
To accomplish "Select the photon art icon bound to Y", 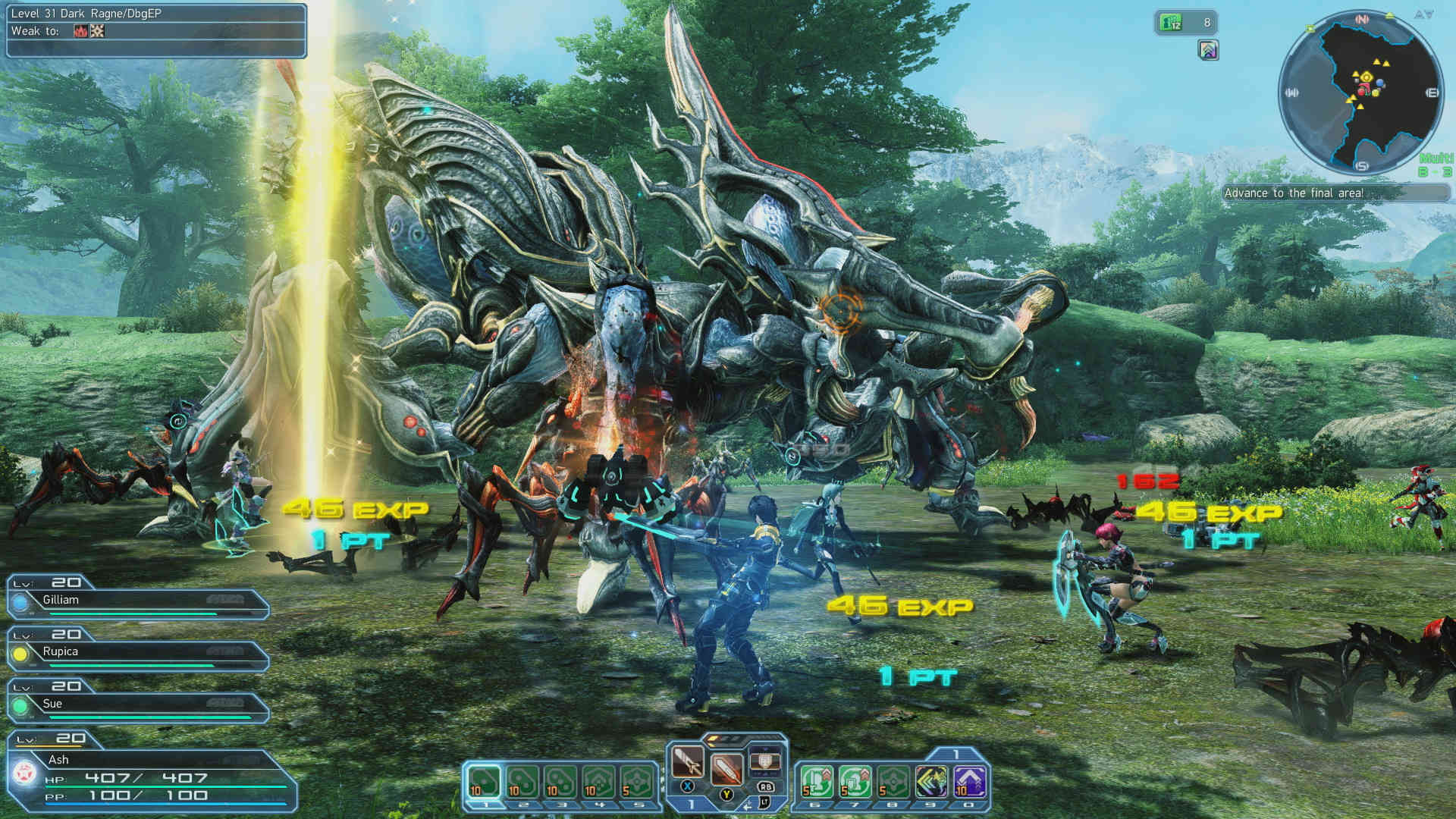I will click(x=726, y=770).
